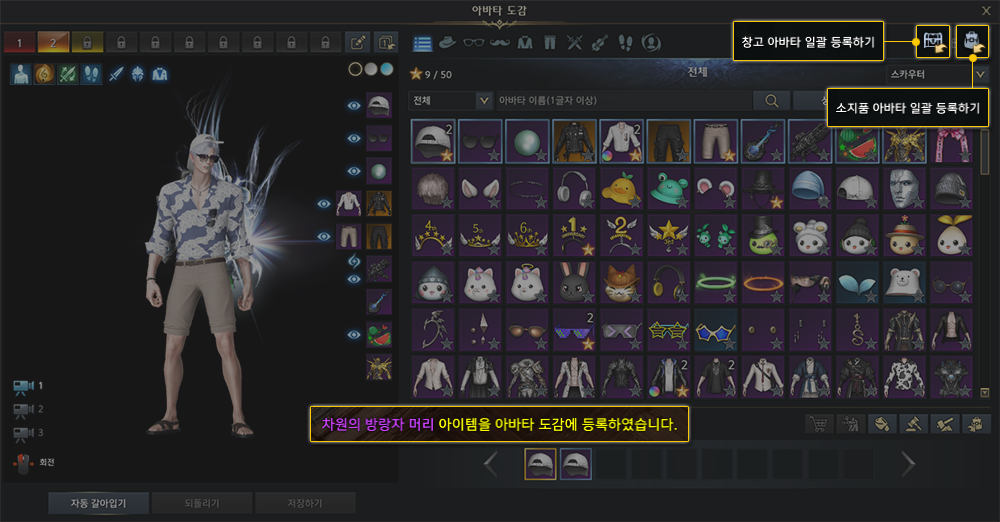Select the glasses category filter icon
Screen dimensions: 1000x522
point(475,42)
